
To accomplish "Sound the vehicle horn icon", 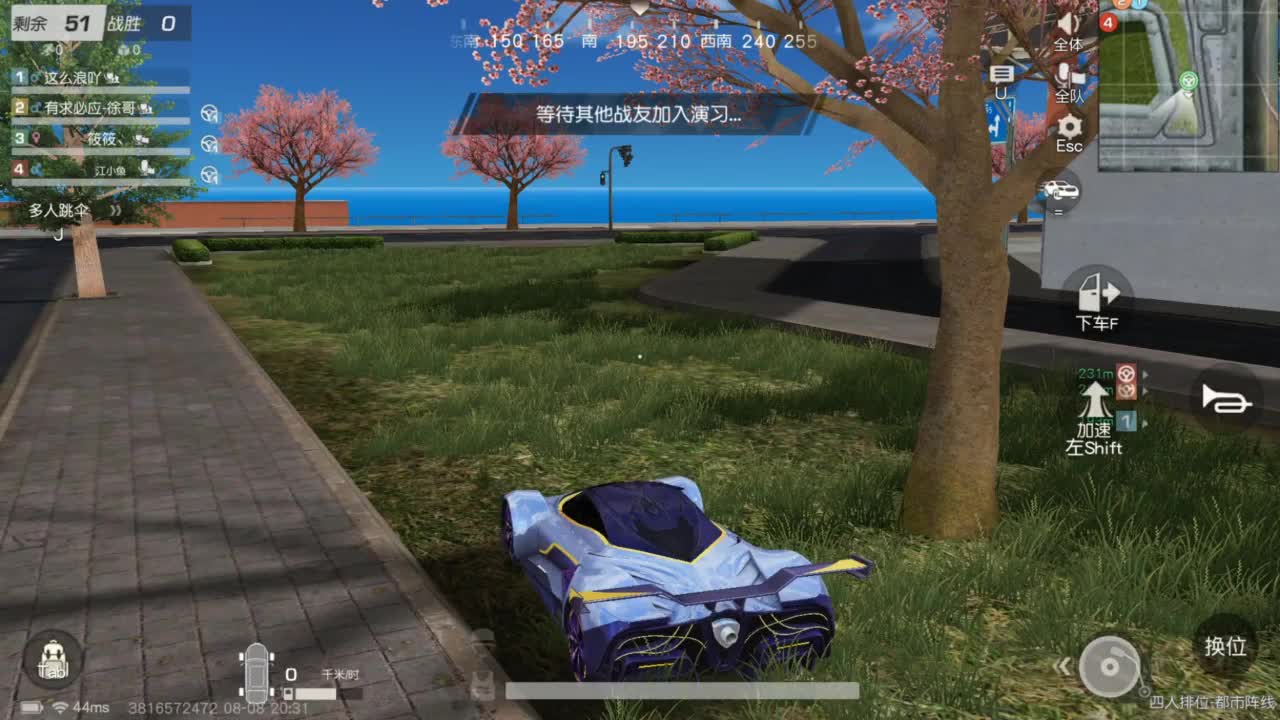I will 1228,397.
